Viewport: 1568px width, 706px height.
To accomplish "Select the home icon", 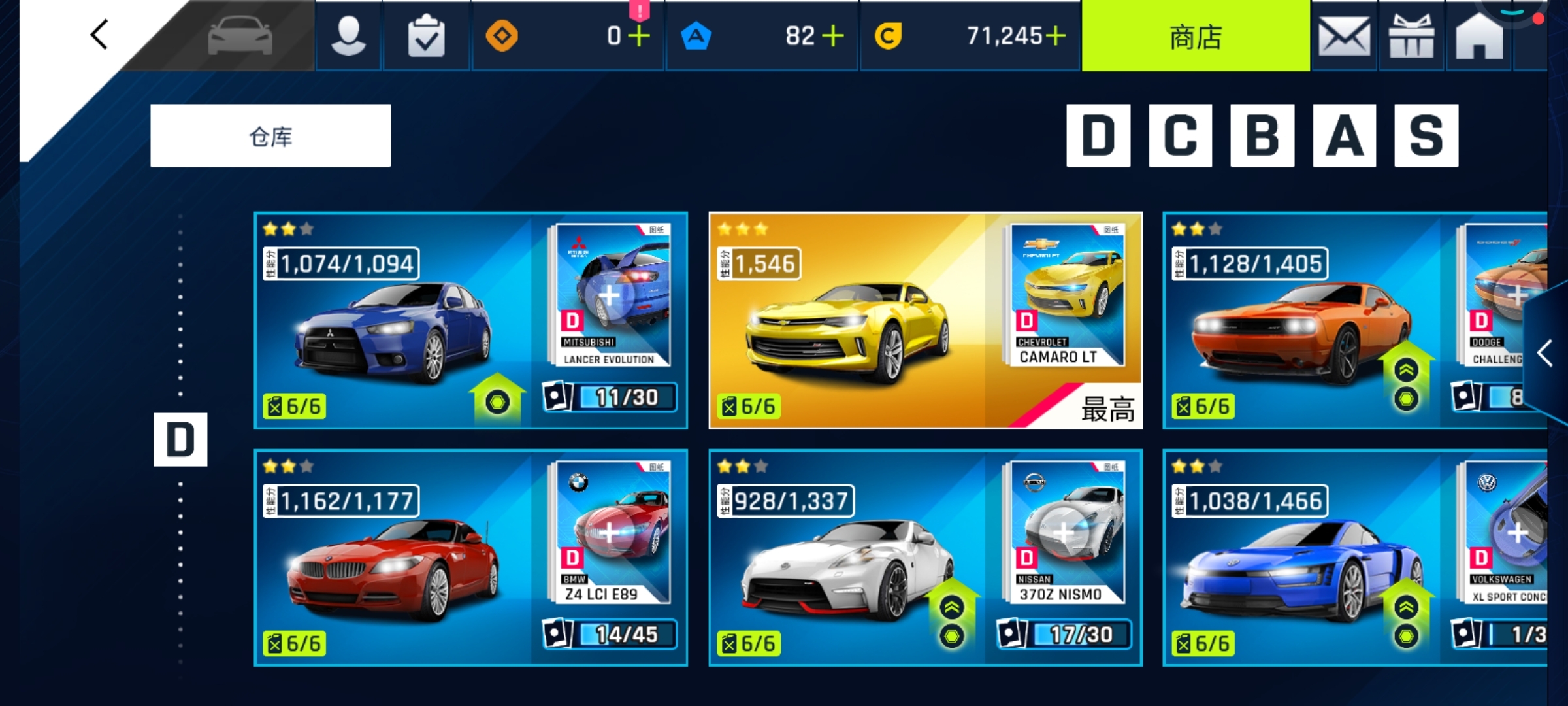I will [1478, 36].
